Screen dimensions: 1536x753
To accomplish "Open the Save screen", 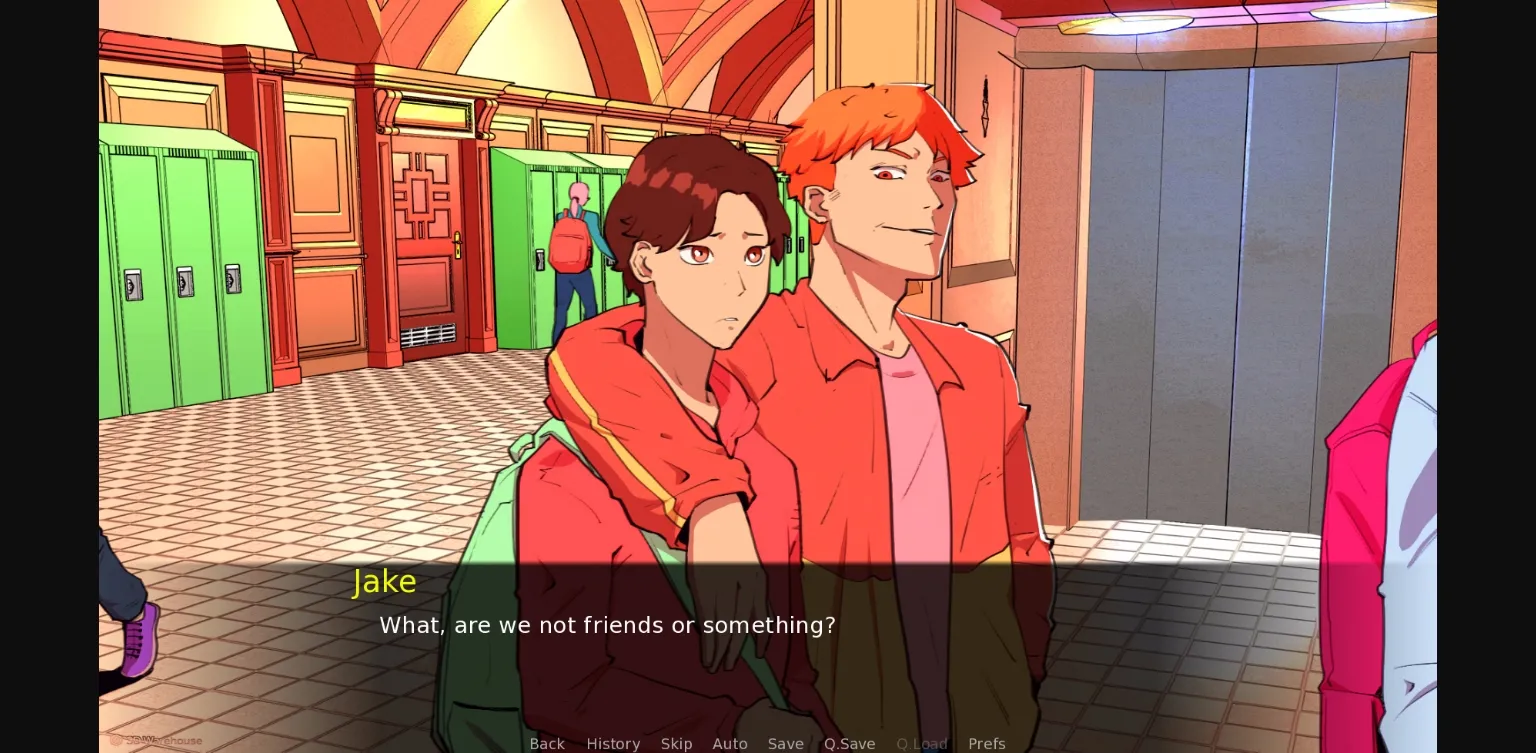I will pyautogui.click(x=786, y=744).
